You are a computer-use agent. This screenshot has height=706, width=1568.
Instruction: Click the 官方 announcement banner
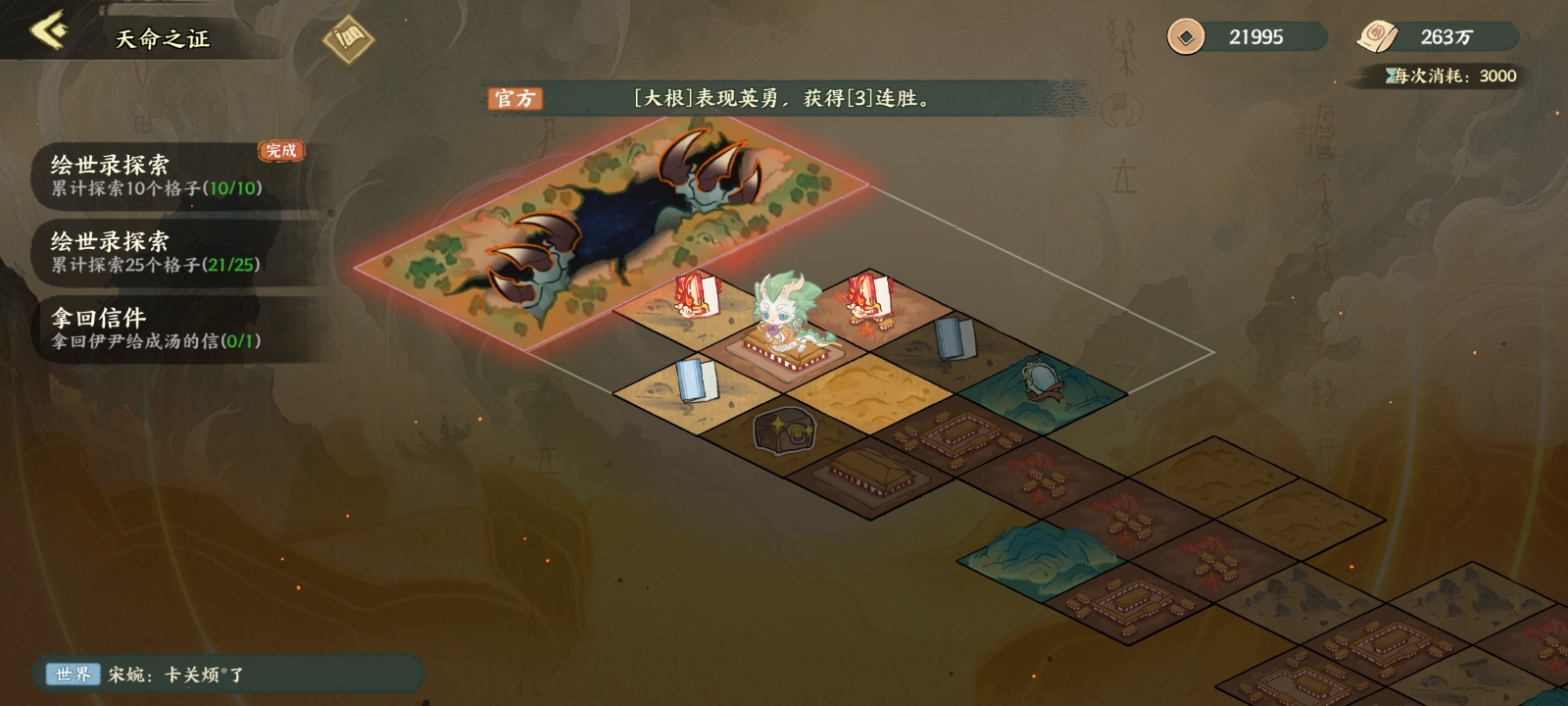pos(514,99)
